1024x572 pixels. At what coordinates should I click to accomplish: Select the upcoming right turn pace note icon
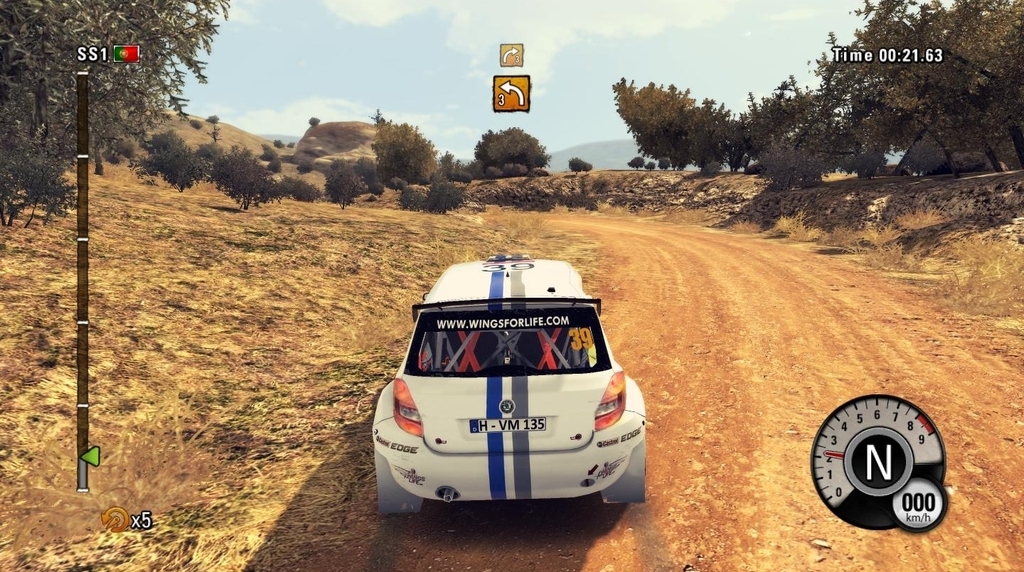tap(511, 55)
